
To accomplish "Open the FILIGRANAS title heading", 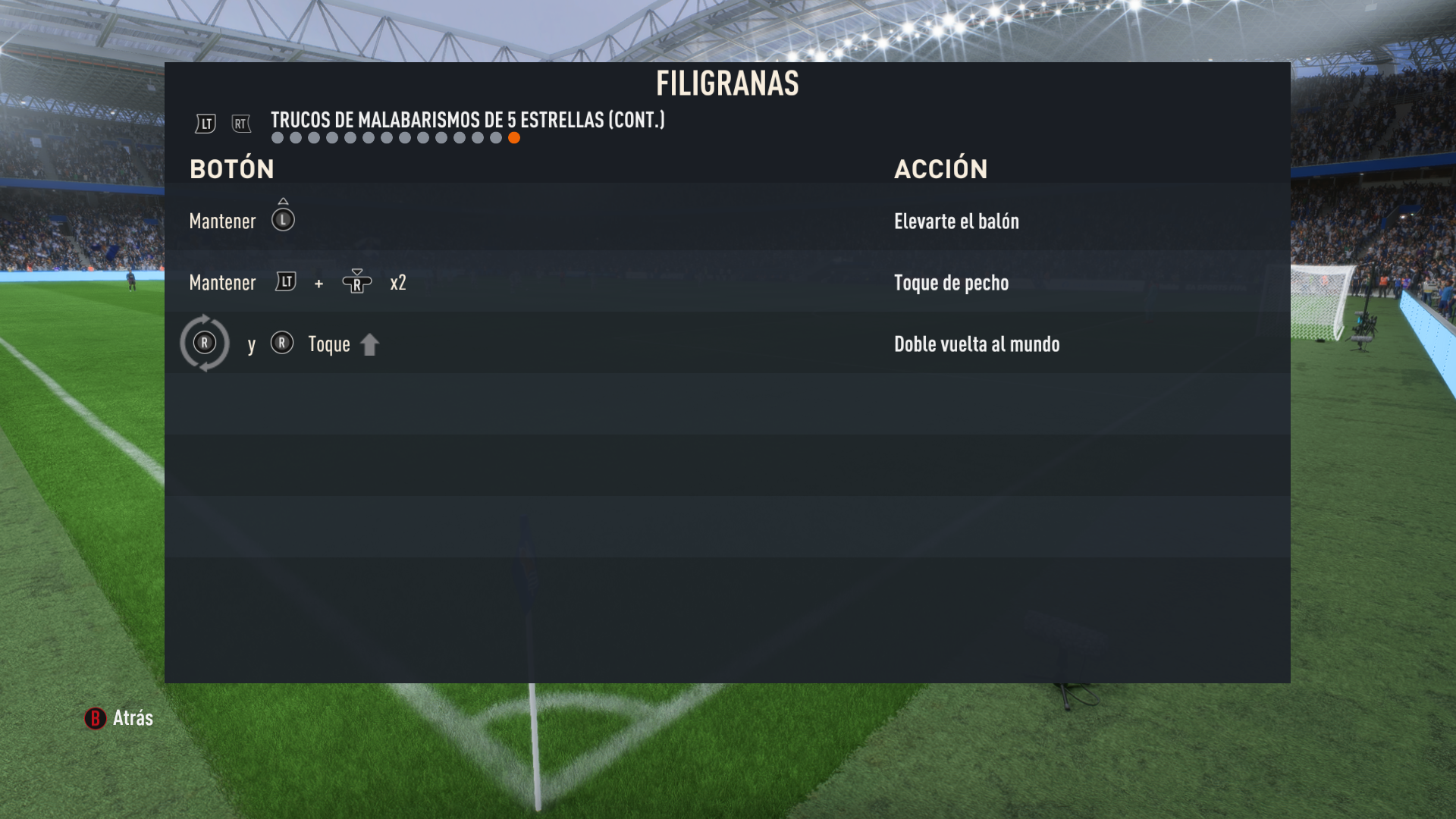I will [x=728, y=83].
